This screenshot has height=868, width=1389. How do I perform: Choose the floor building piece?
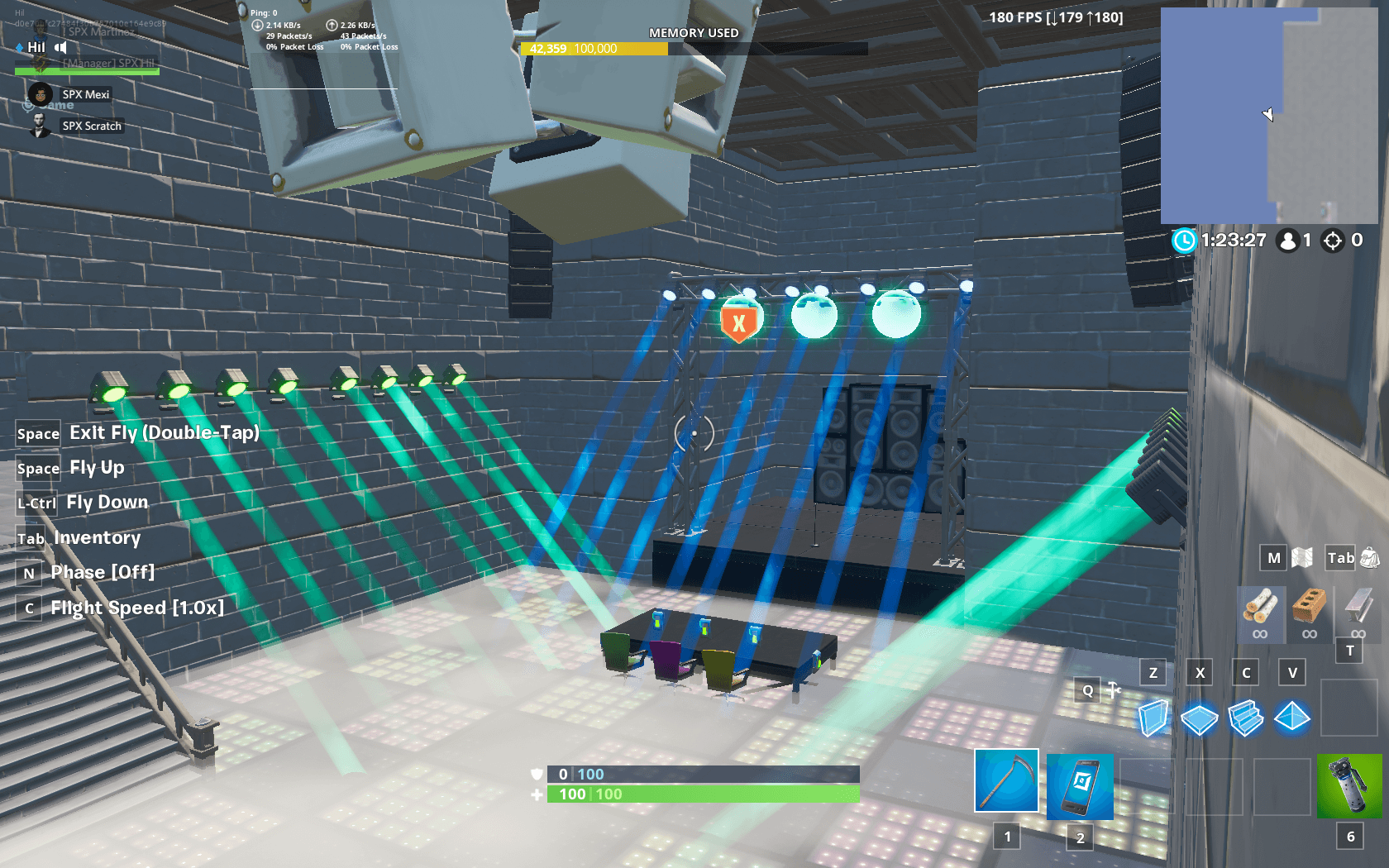pyautogui.click(x=1199, y=718)
